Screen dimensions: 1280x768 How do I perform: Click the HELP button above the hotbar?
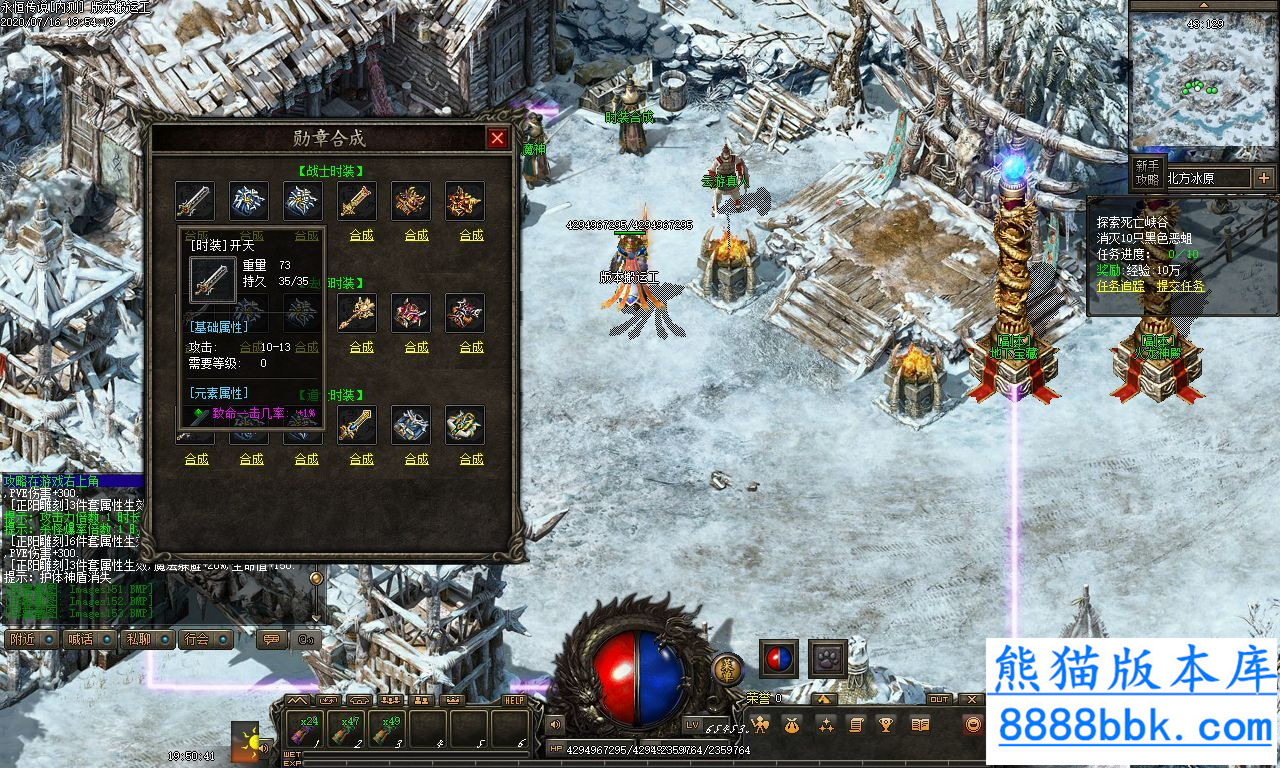[514, 701]
